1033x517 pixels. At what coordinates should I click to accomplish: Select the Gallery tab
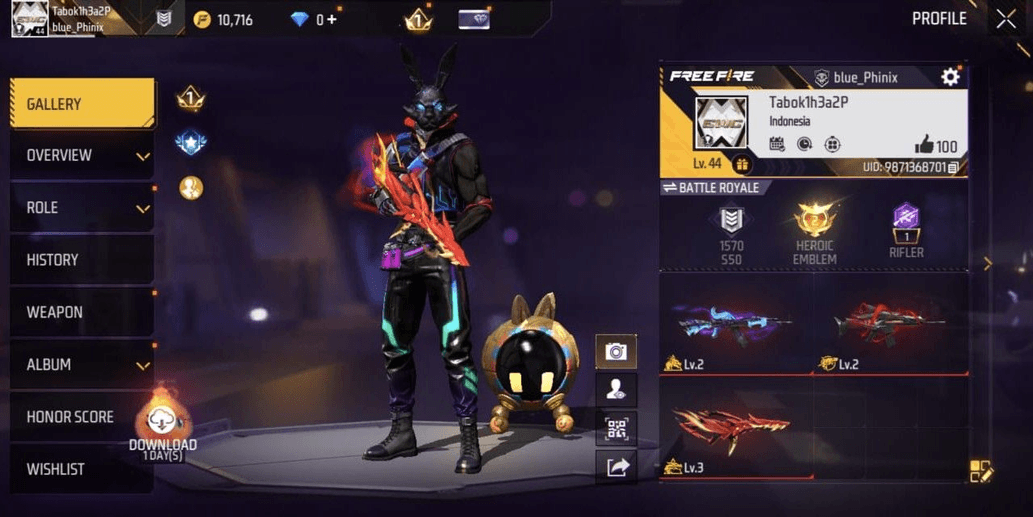(x=82, y=104)
